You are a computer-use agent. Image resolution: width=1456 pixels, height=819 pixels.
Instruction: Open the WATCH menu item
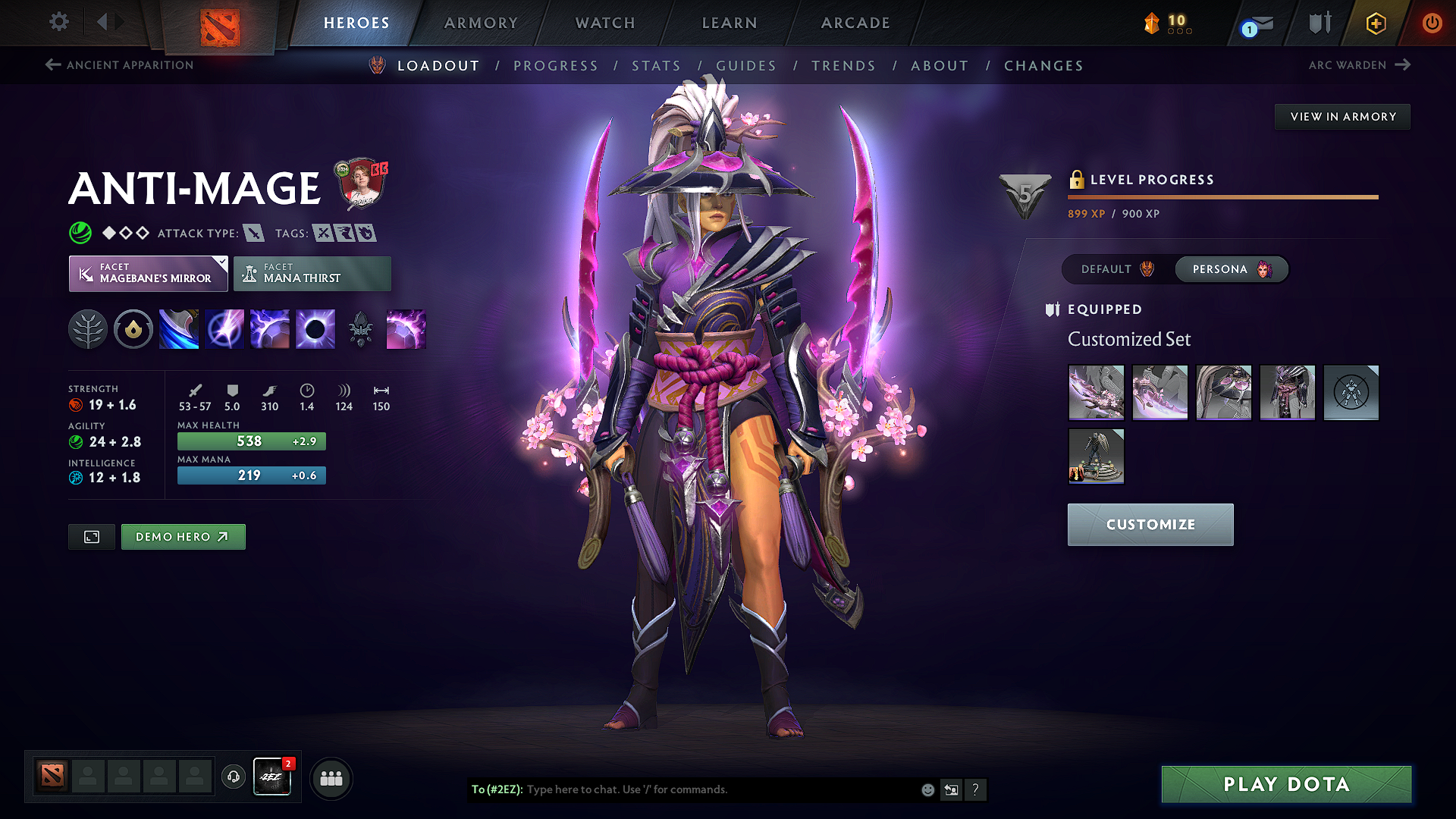(x=604, y=23)
